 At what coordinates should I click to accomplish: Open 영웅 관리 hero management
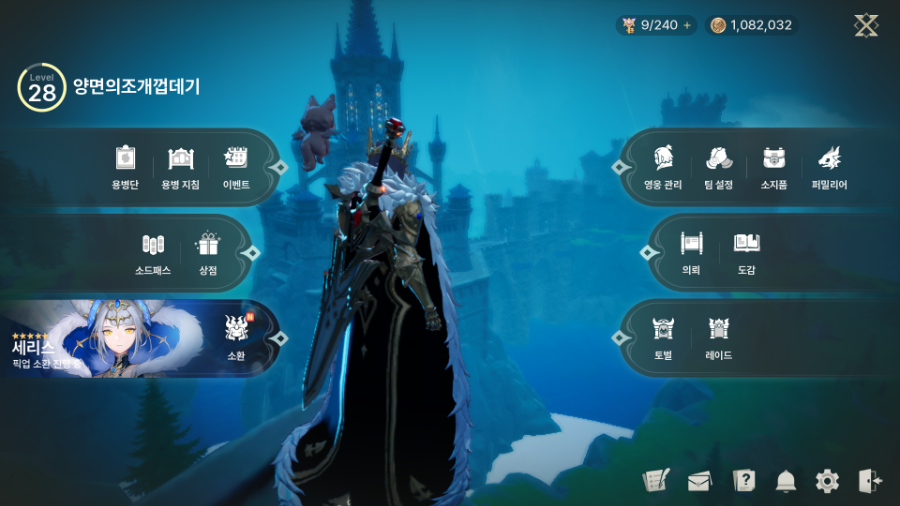pyautogui.click(x=663, y=166)
